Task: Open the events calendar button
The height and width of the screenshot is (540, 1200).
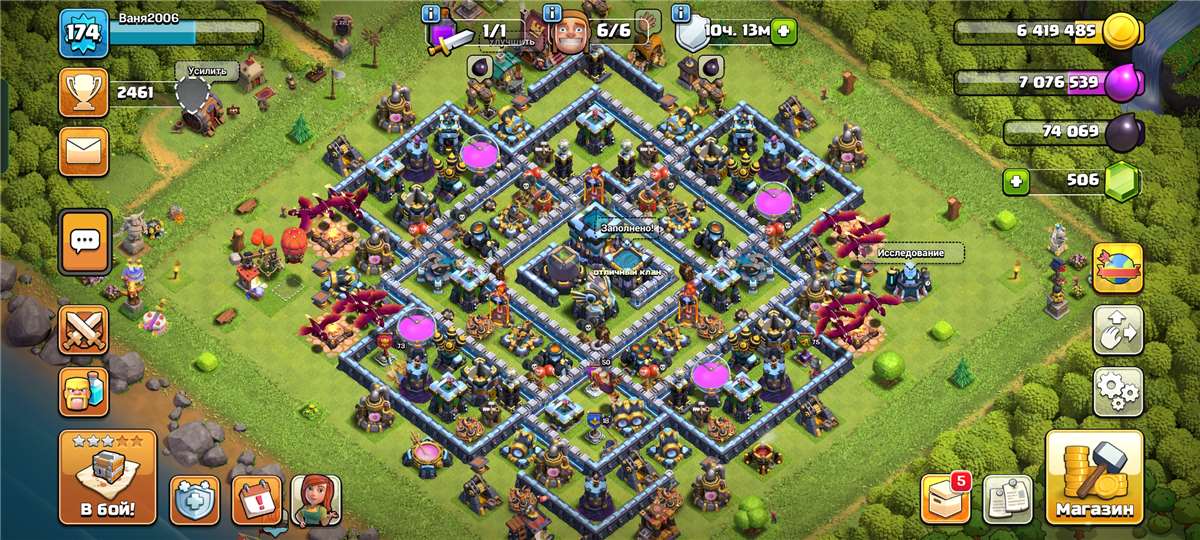Action: [256, 499]
